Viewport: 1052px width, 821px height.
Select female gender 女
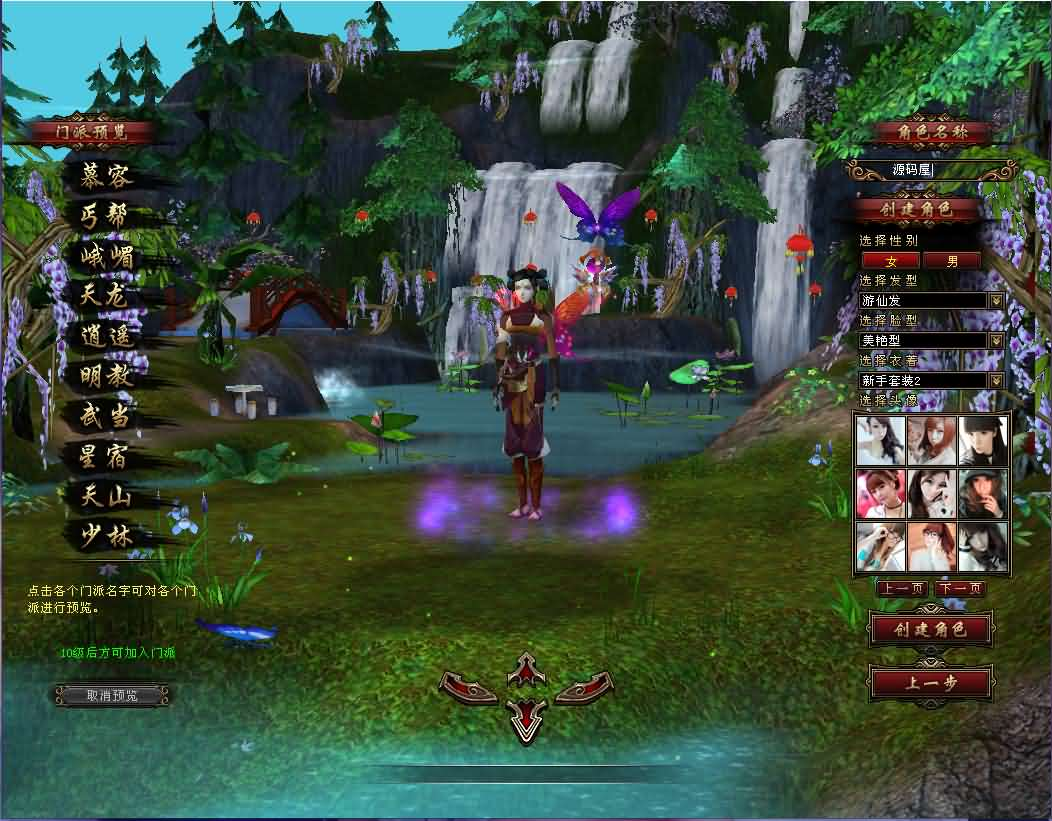[890, 261]
